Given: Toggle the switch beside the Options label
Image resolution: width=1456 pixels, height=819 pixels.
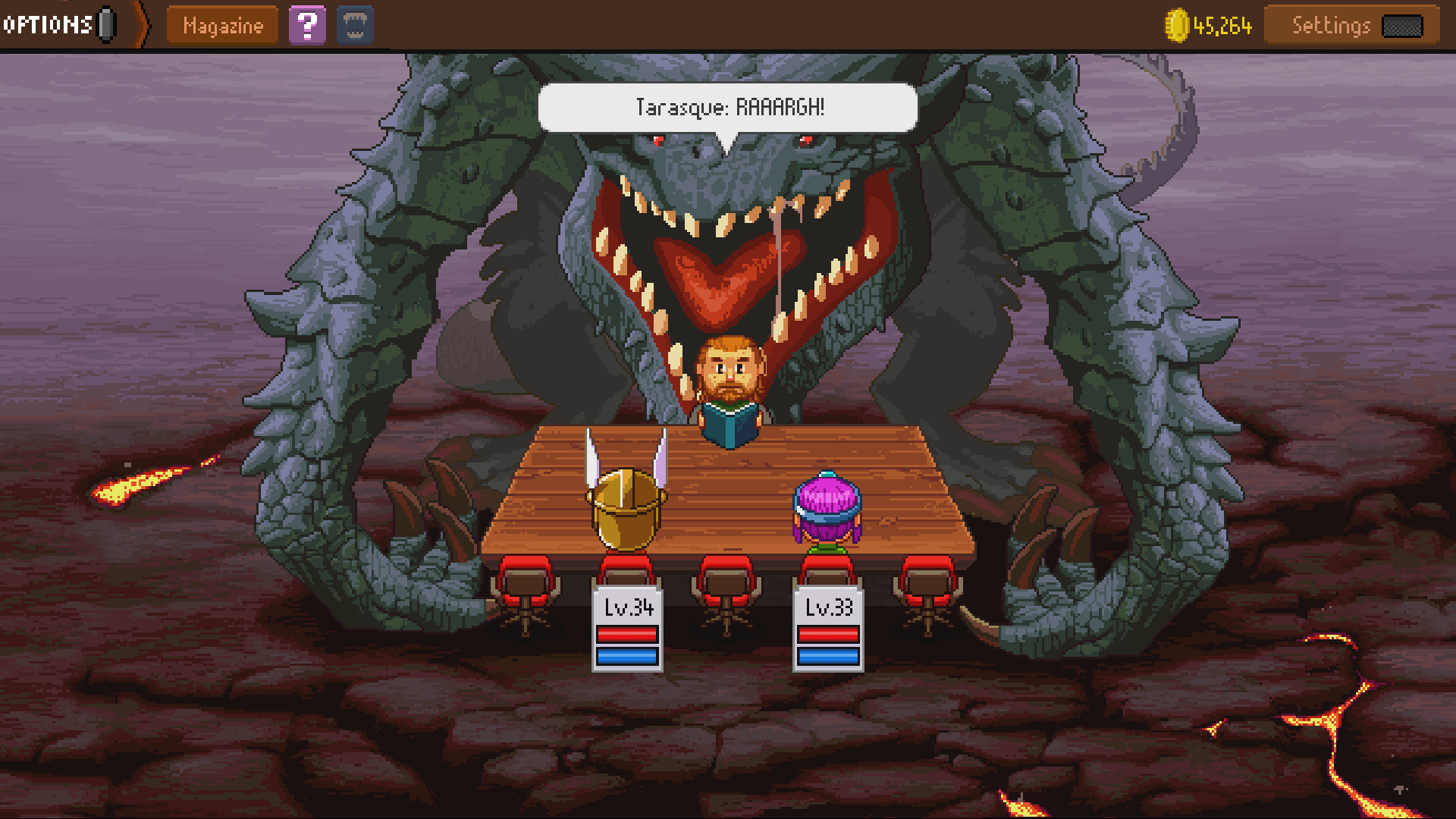Looking at the screenshot, I should [x=106, y=23].
